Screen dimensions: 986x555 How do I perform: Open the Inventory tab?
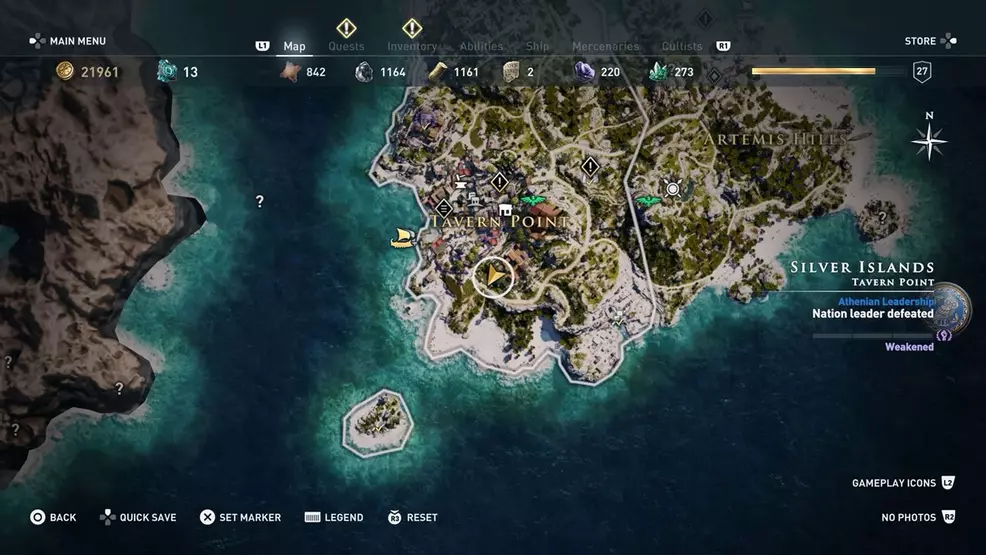click(412, 46)
